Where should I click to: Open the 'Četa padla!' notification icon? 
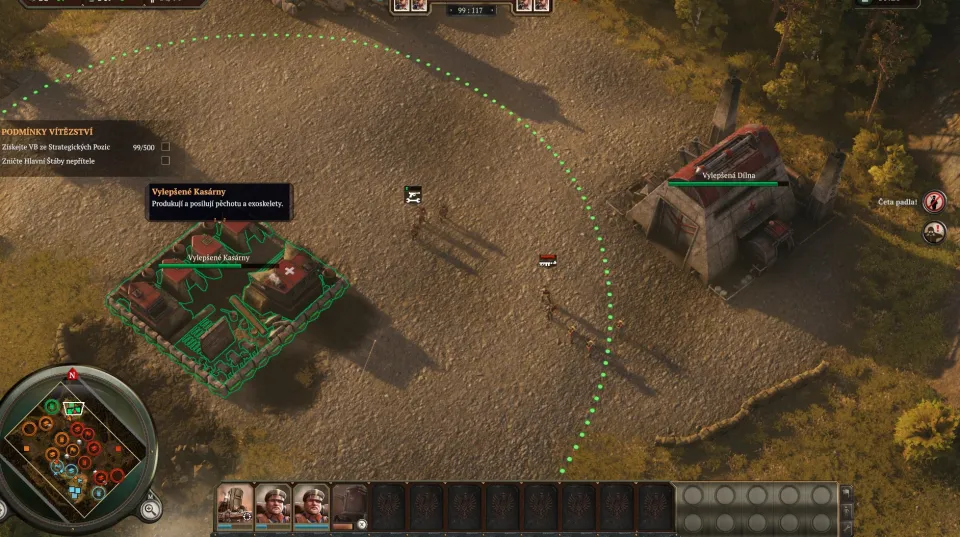[935, 202]
